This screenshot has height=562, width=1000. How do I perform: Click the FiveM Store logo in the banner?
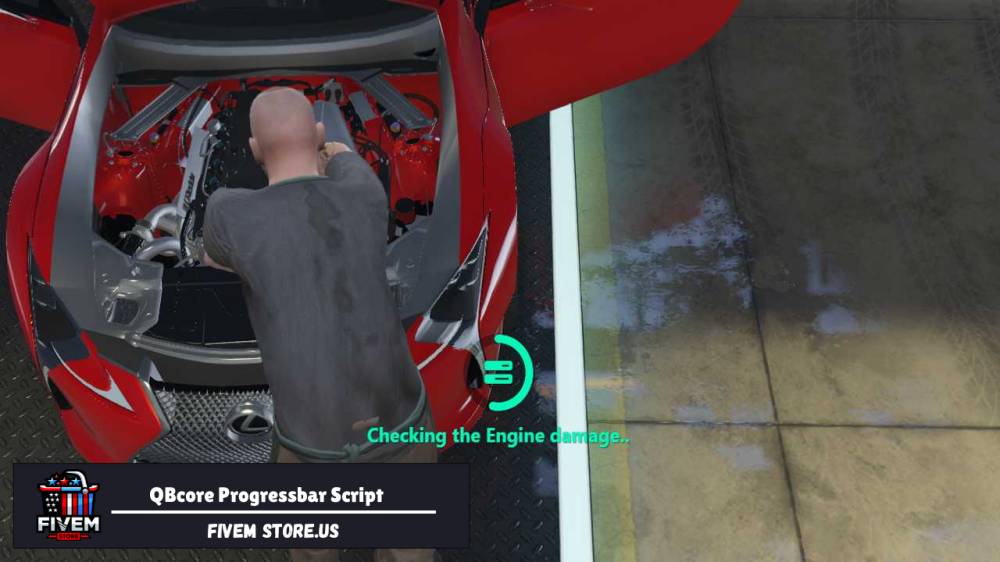(67, 505)
